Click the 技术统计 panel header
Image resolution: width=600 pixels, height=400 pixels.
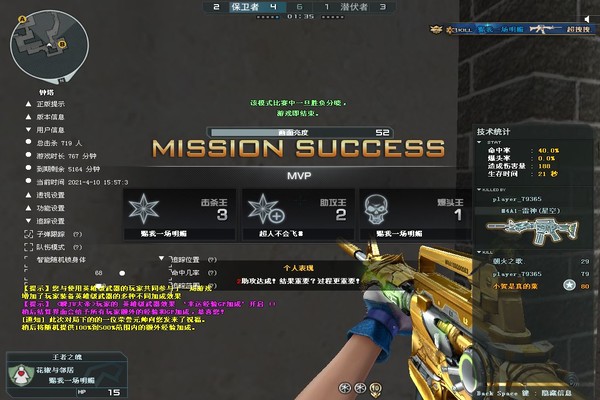click(x=494, y=131)
